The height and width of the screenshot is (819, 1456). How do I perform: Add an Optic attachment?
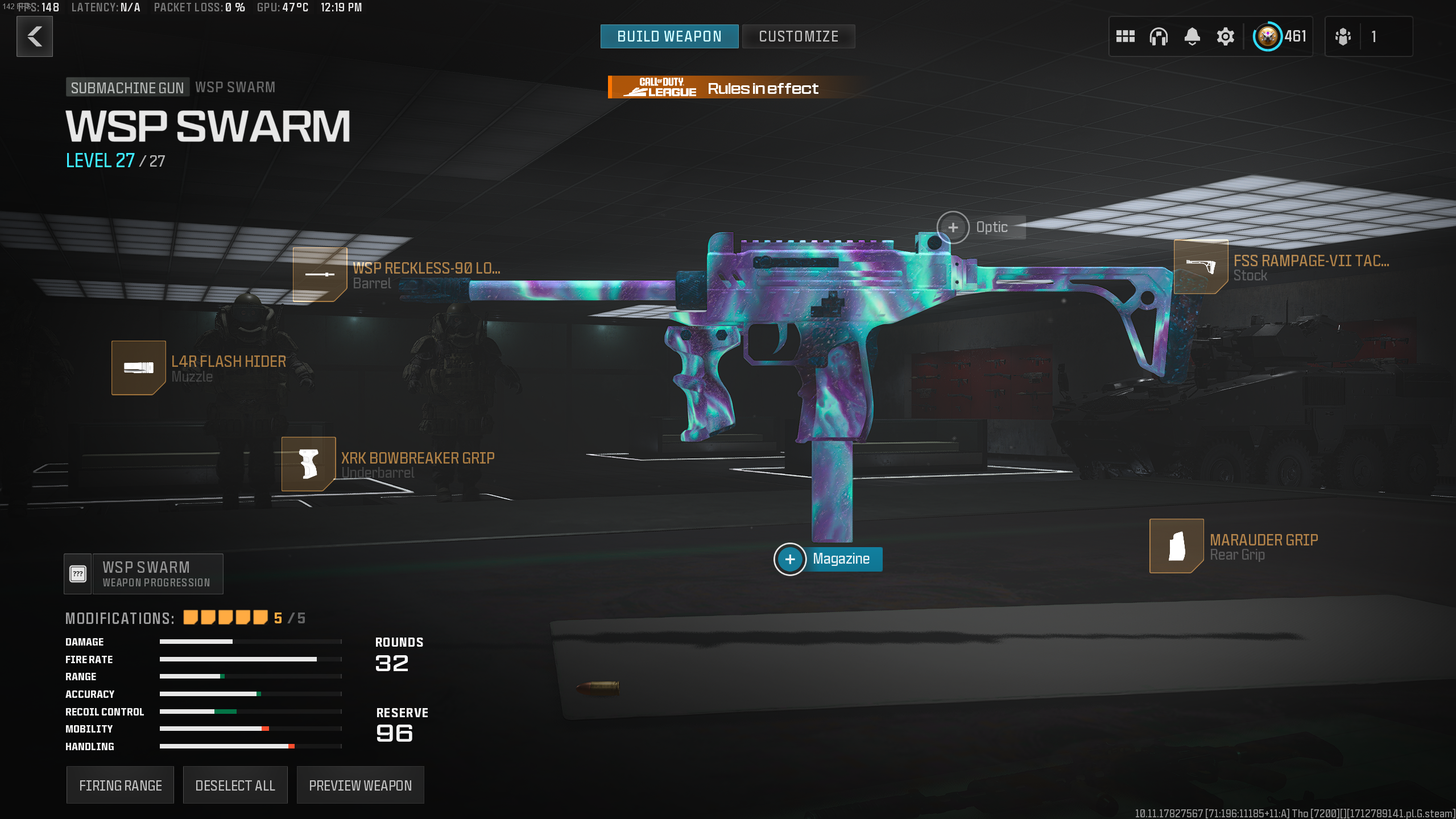tap(953, 227)
